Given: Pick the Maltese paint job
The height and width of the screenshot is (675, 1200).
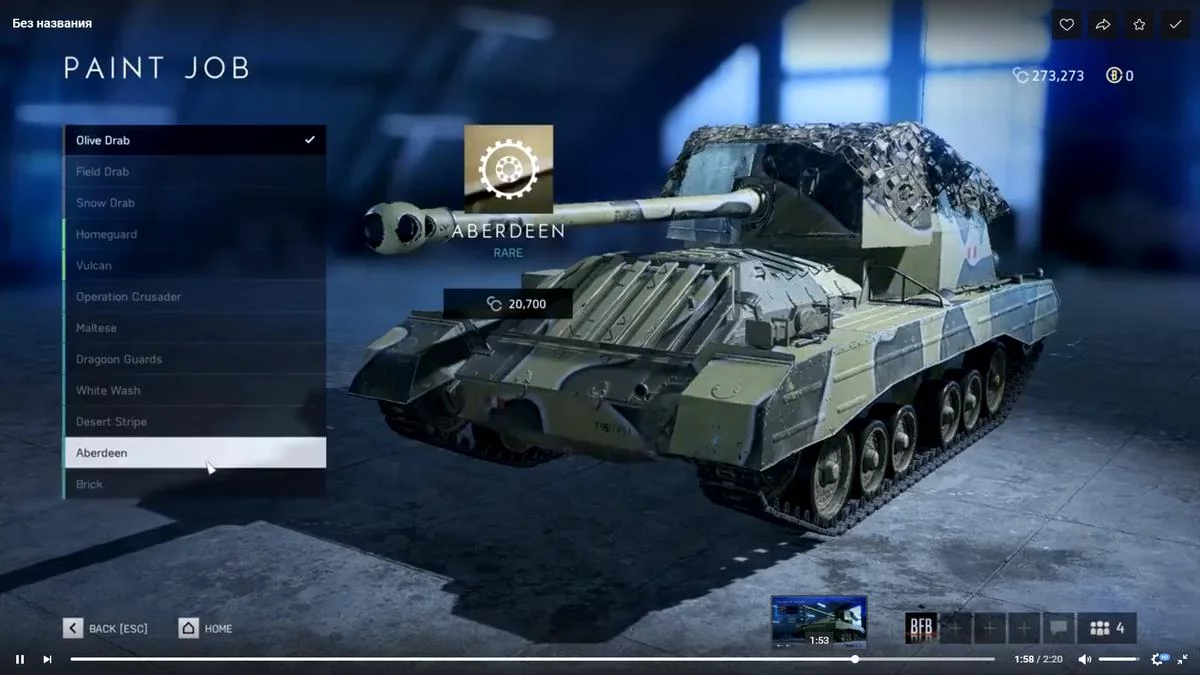Looking at the screenshot, I should click(x=194, y=328).
